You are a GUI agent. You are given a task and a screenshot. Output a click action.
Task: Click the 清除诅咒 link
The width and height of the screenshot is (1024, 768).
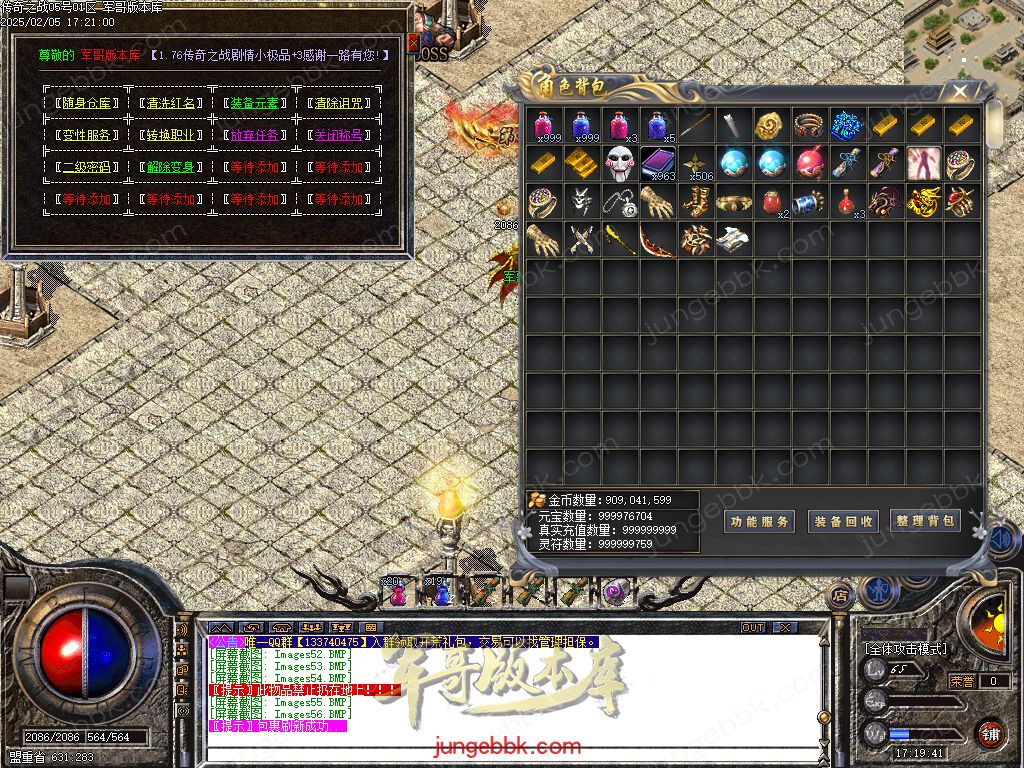(338, 103)
